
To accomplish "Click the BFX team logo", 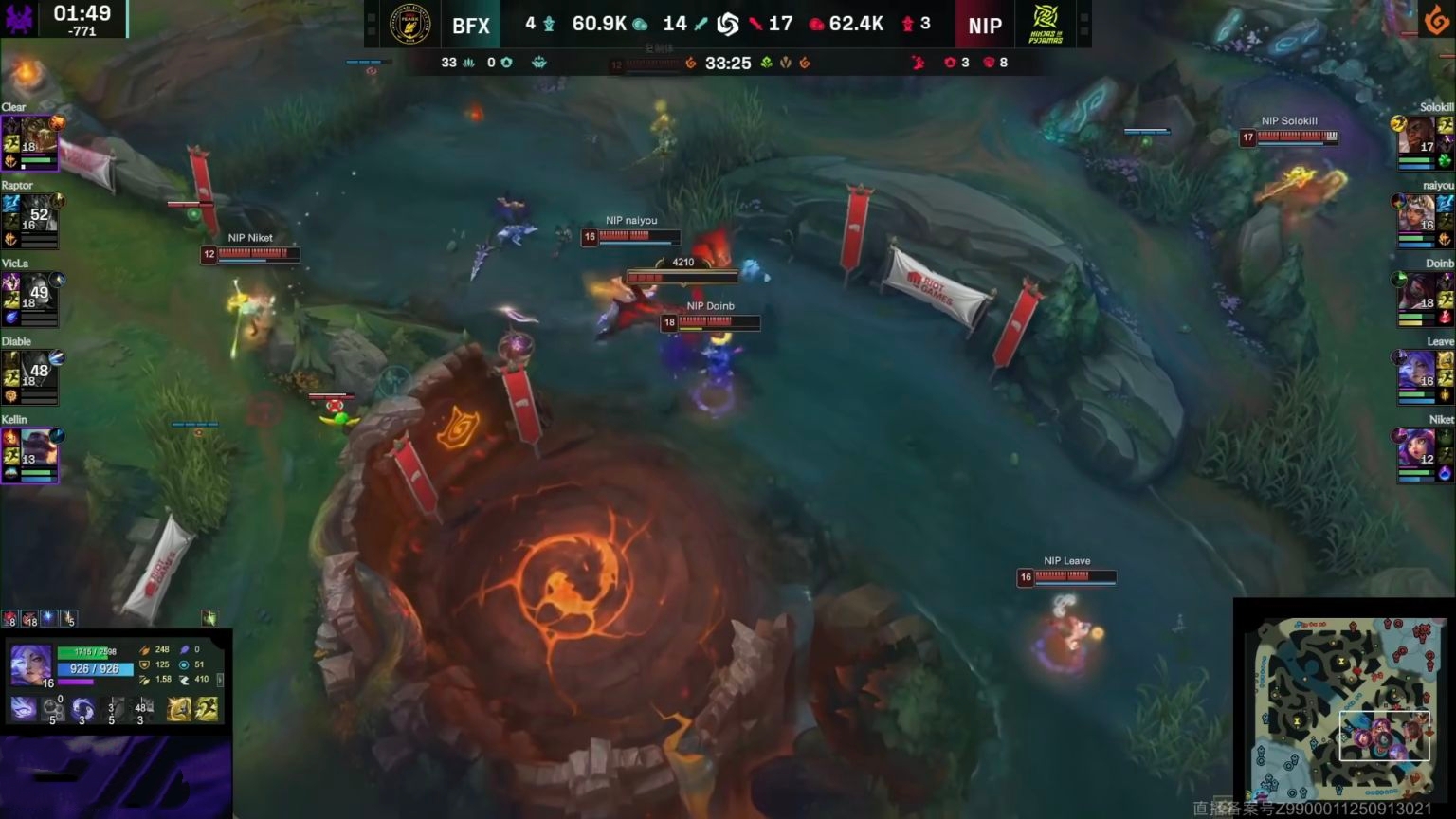I will click(x=410, y=25).
